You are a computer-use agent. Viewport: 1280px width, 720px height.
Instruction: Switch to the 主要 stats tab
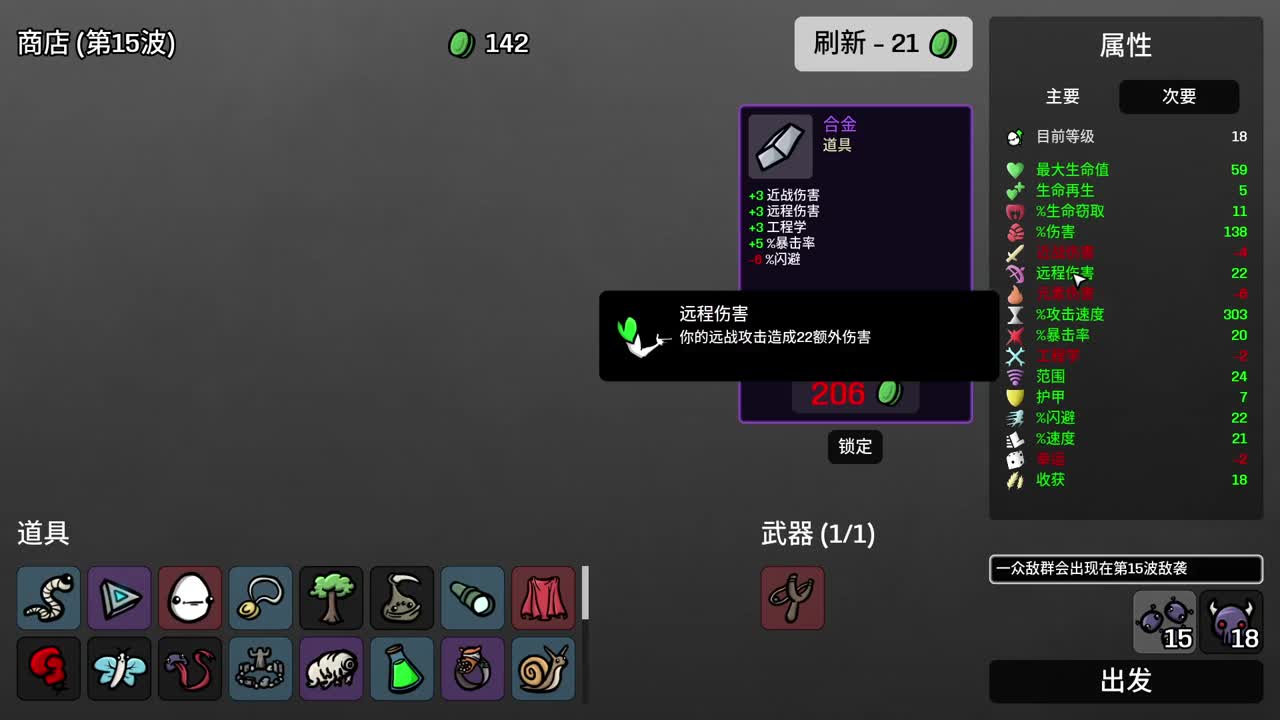point(1063,97)
